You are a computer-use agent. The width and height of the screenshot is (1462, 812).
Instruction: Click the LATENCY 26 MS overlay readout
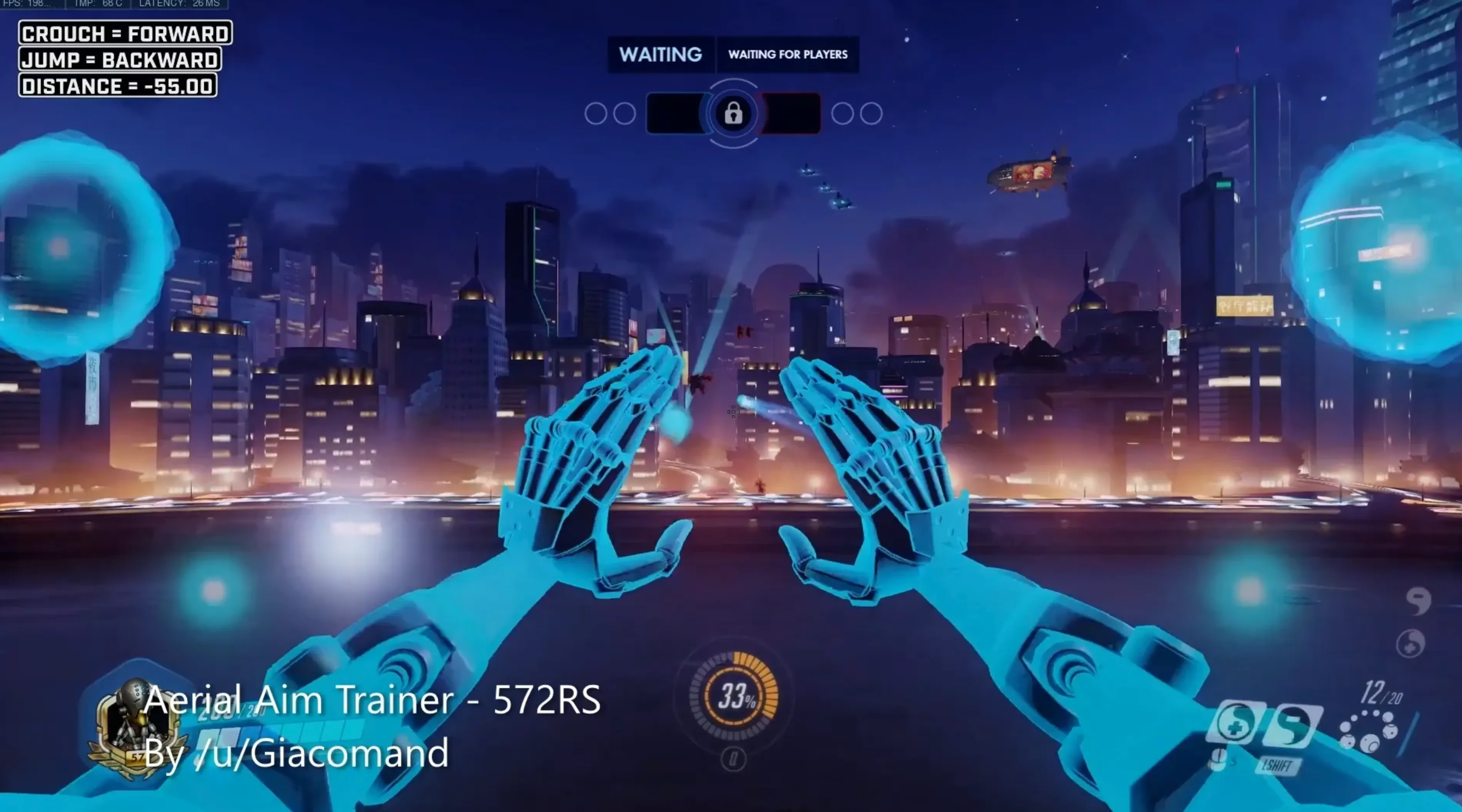click(x=179, y=4)
